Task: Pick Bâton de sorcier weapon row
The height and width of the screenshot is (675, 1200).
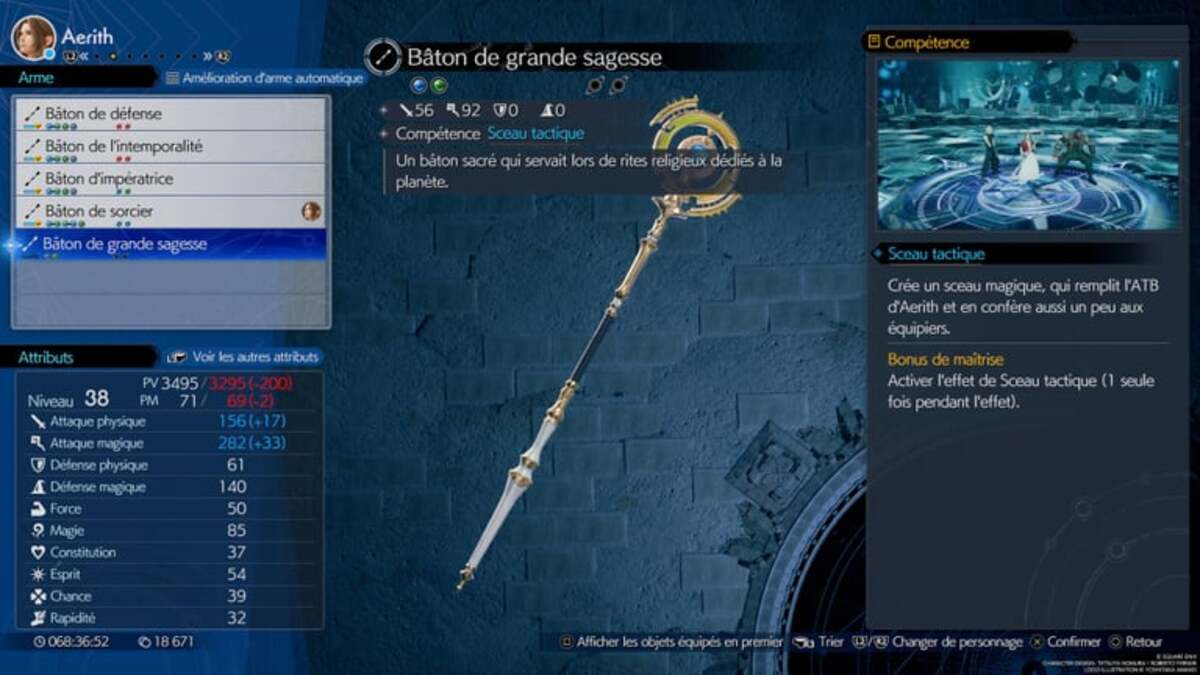Action: (x=170, y=212)
